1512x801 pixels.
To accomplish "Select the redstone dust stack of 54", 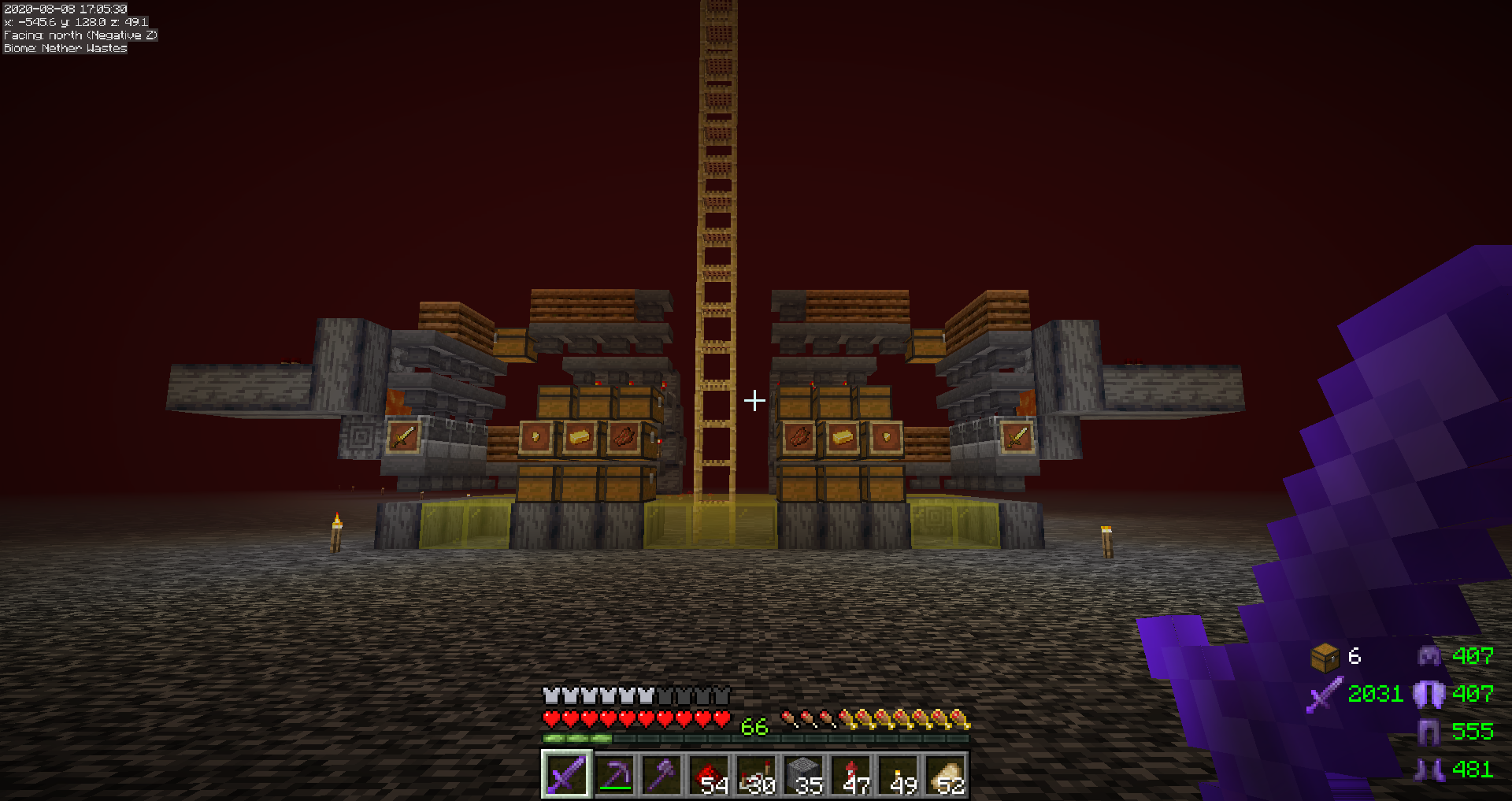I will [x=709, y=775].
